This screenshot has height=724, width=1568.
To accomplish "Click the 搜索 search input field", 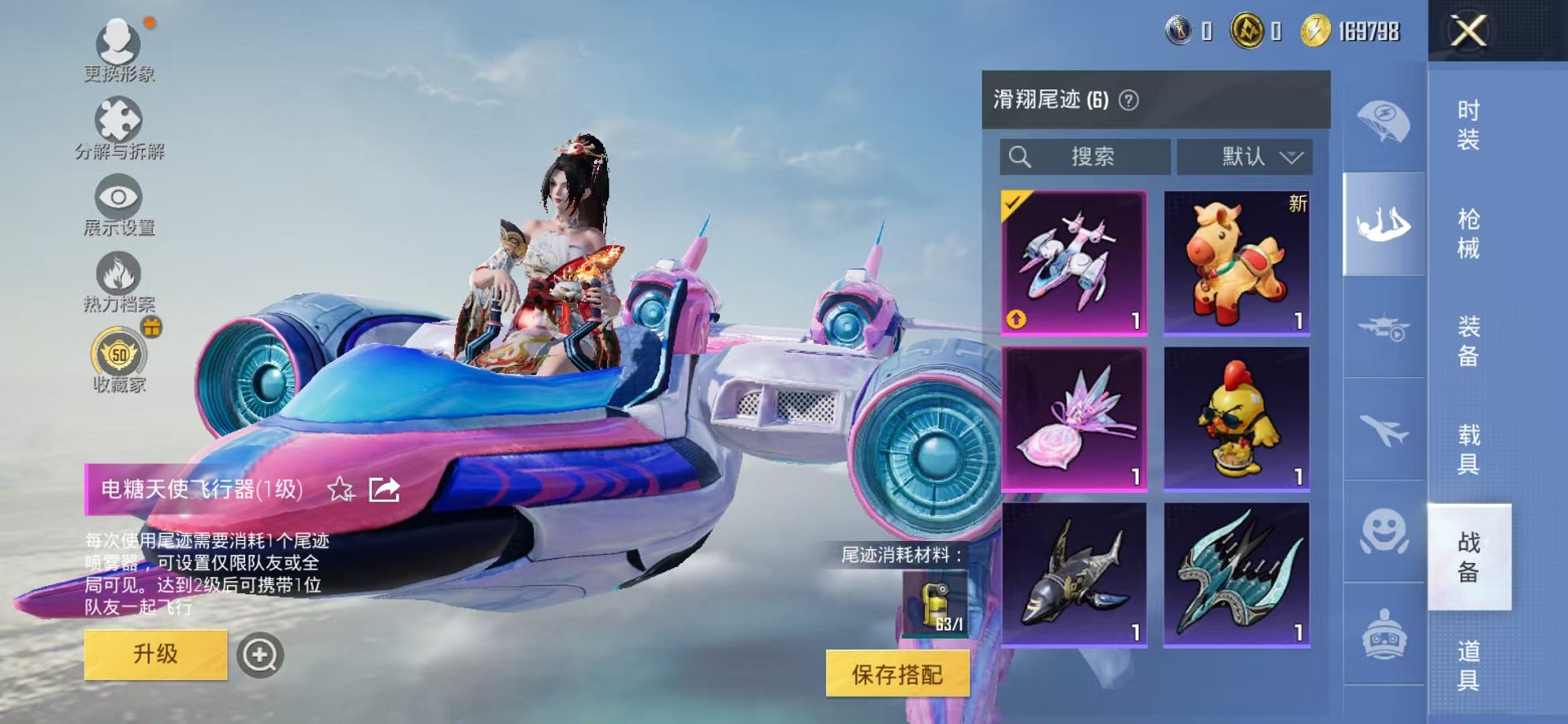I will (1084, 156).
